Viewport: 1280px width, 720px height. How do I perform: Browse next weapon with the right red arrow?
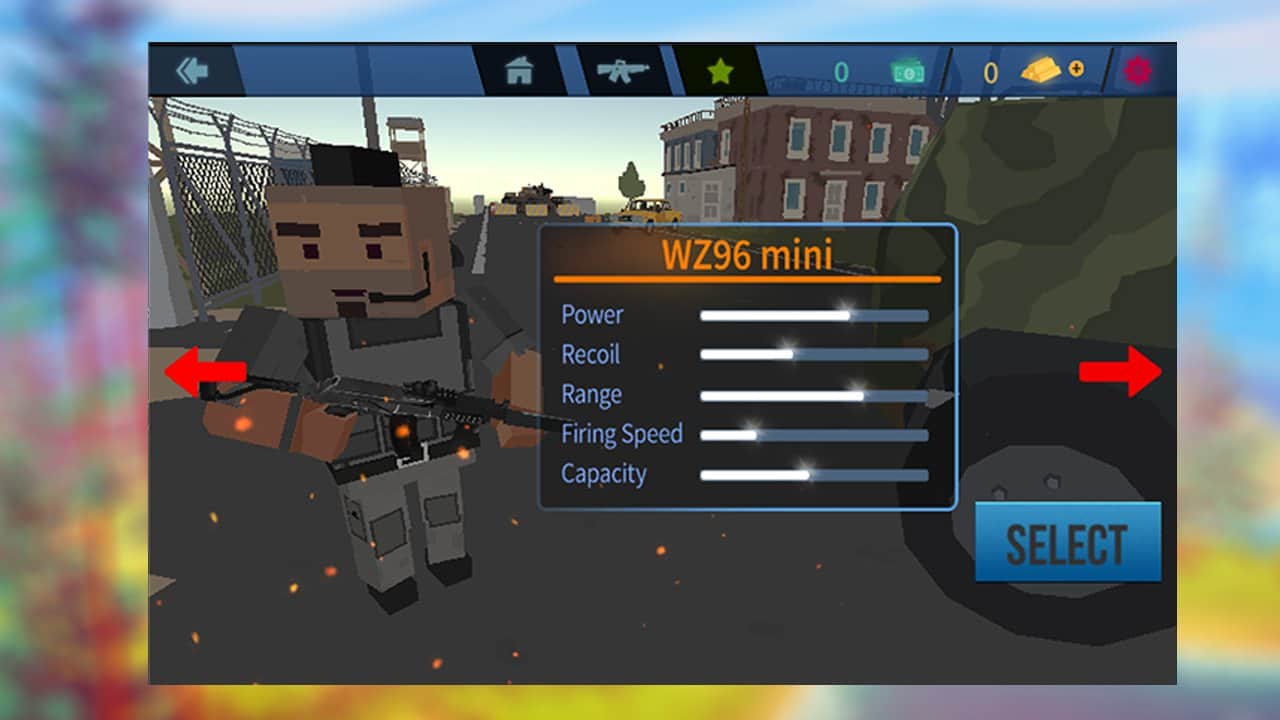(1122, 373)
